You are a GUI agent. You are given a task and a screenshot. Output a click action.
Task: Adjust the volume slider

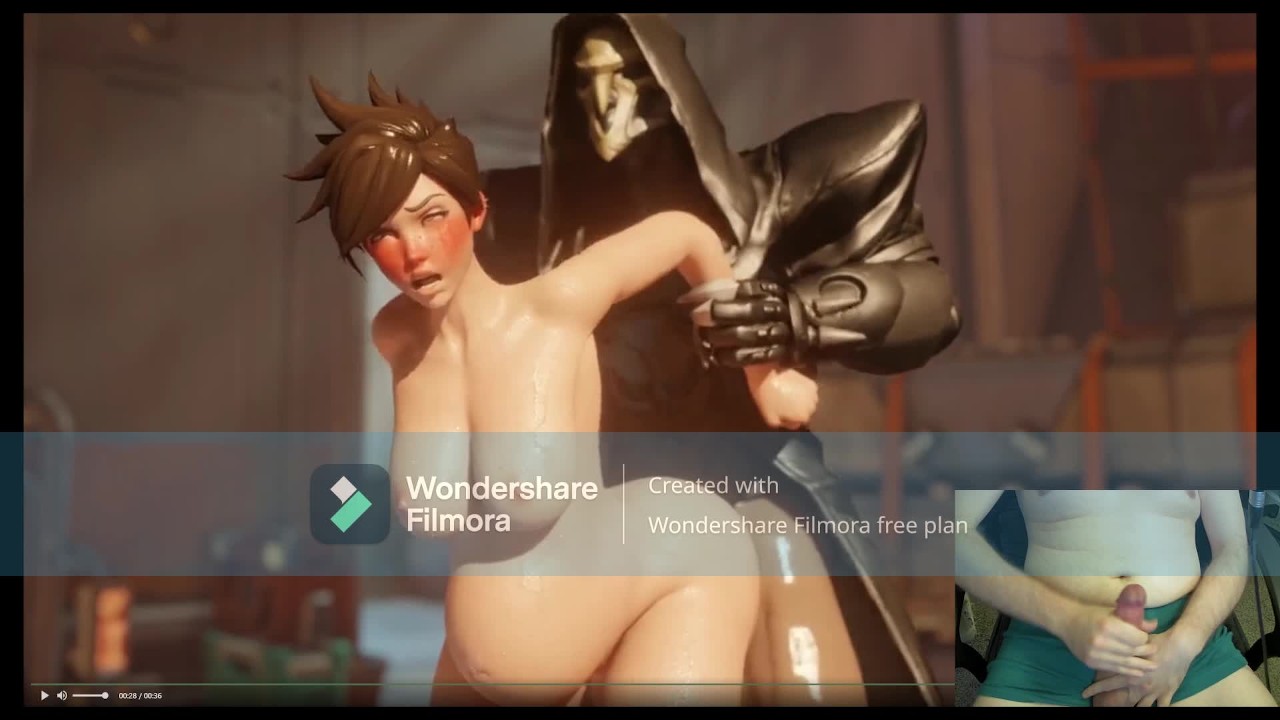pyautogui.click(x=90, y=695)
